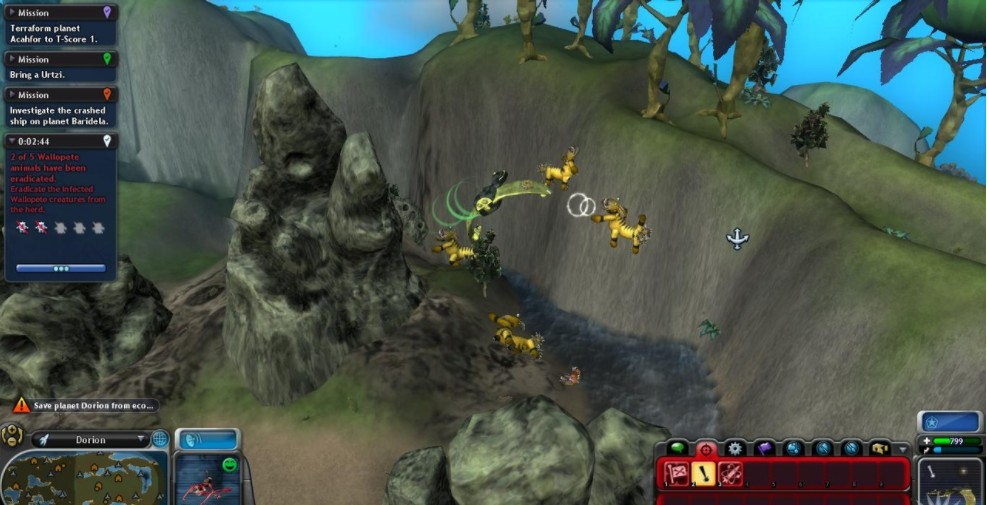
Task: Click the zoom control left of Dorion
Action: (x=14, y=436)
